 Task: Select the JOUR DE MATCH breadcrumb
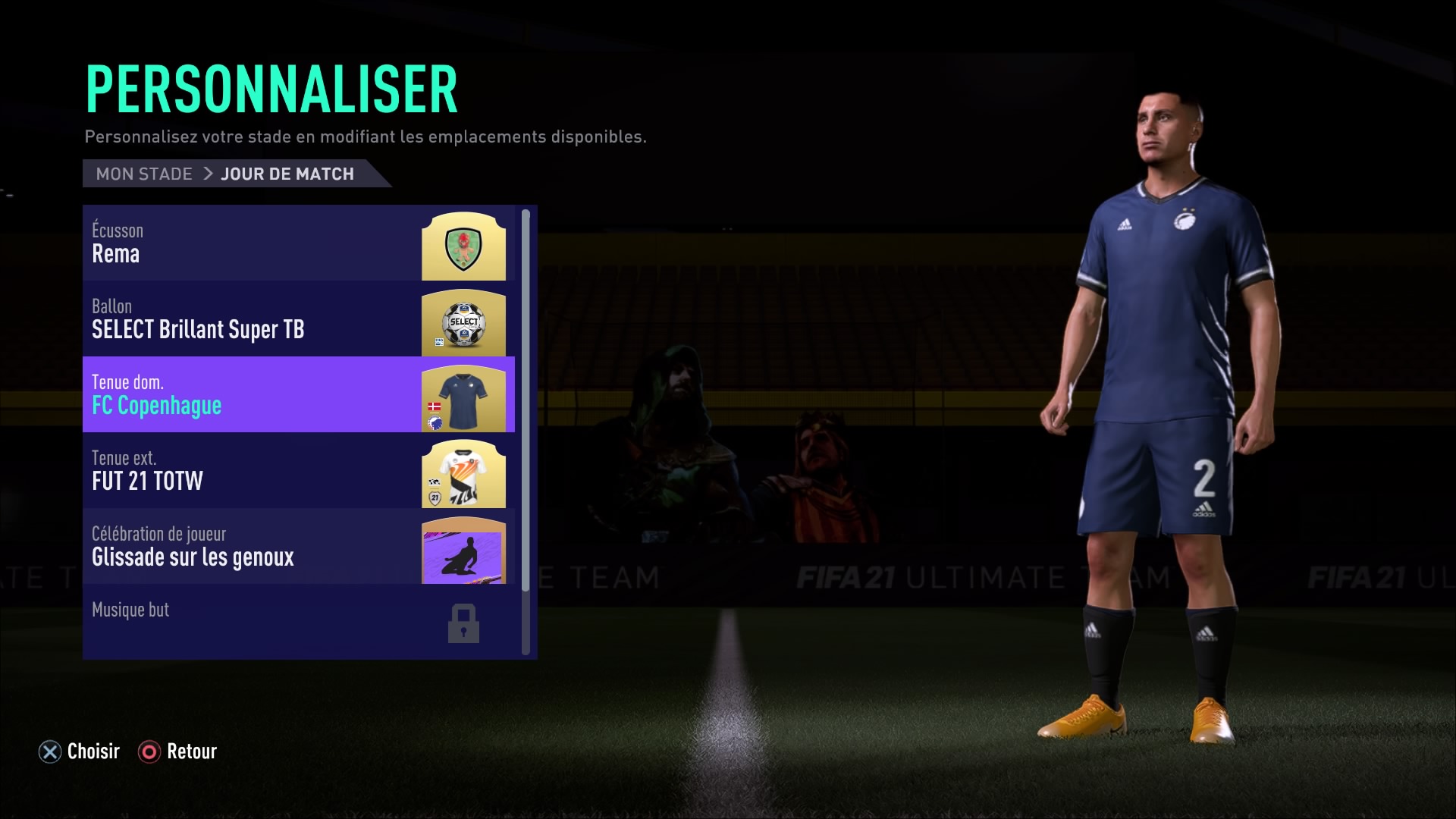coord(287,174)
